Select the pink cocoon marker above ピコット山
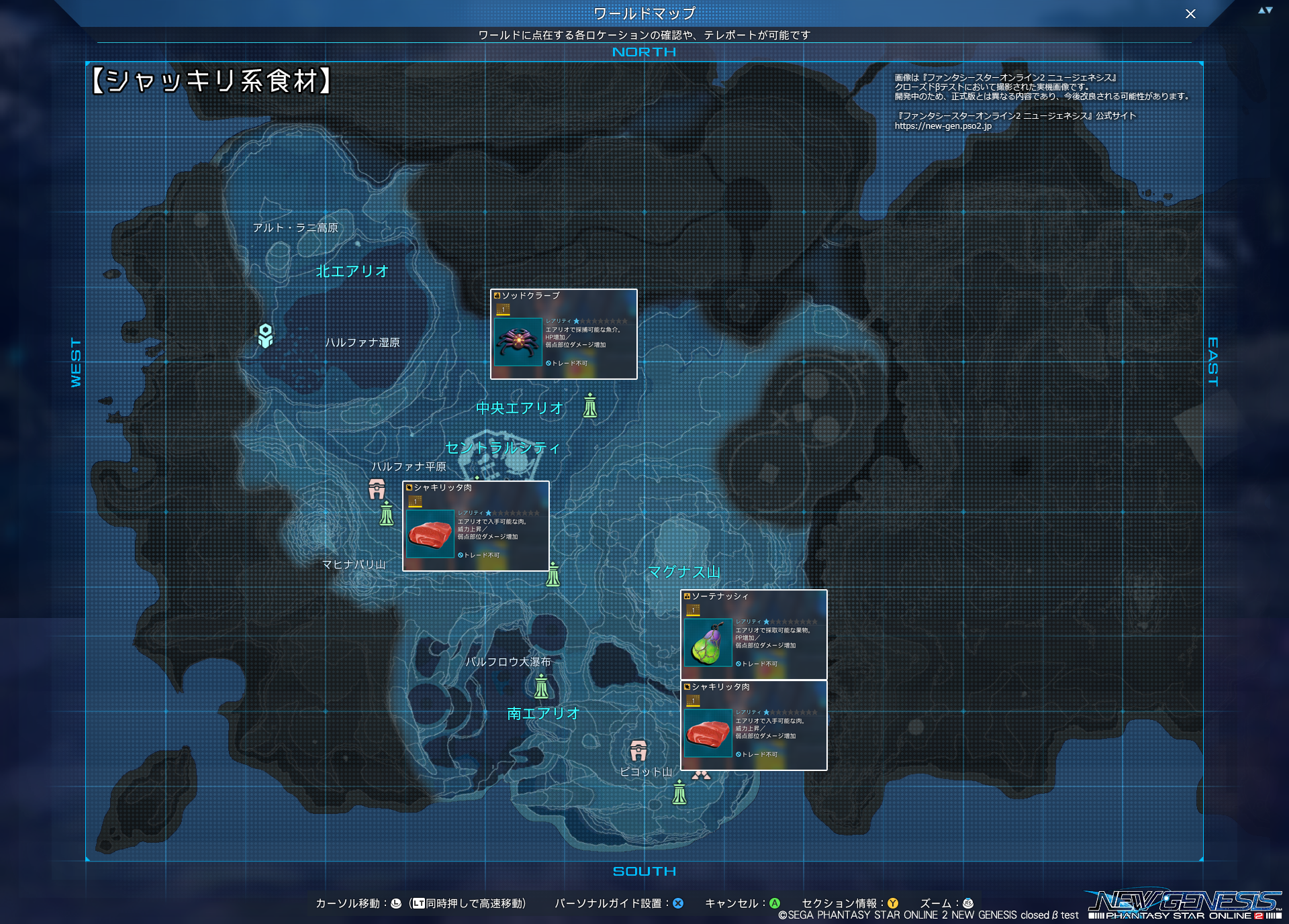Viewport: 1289px width, 924px height. pos(638,750)
